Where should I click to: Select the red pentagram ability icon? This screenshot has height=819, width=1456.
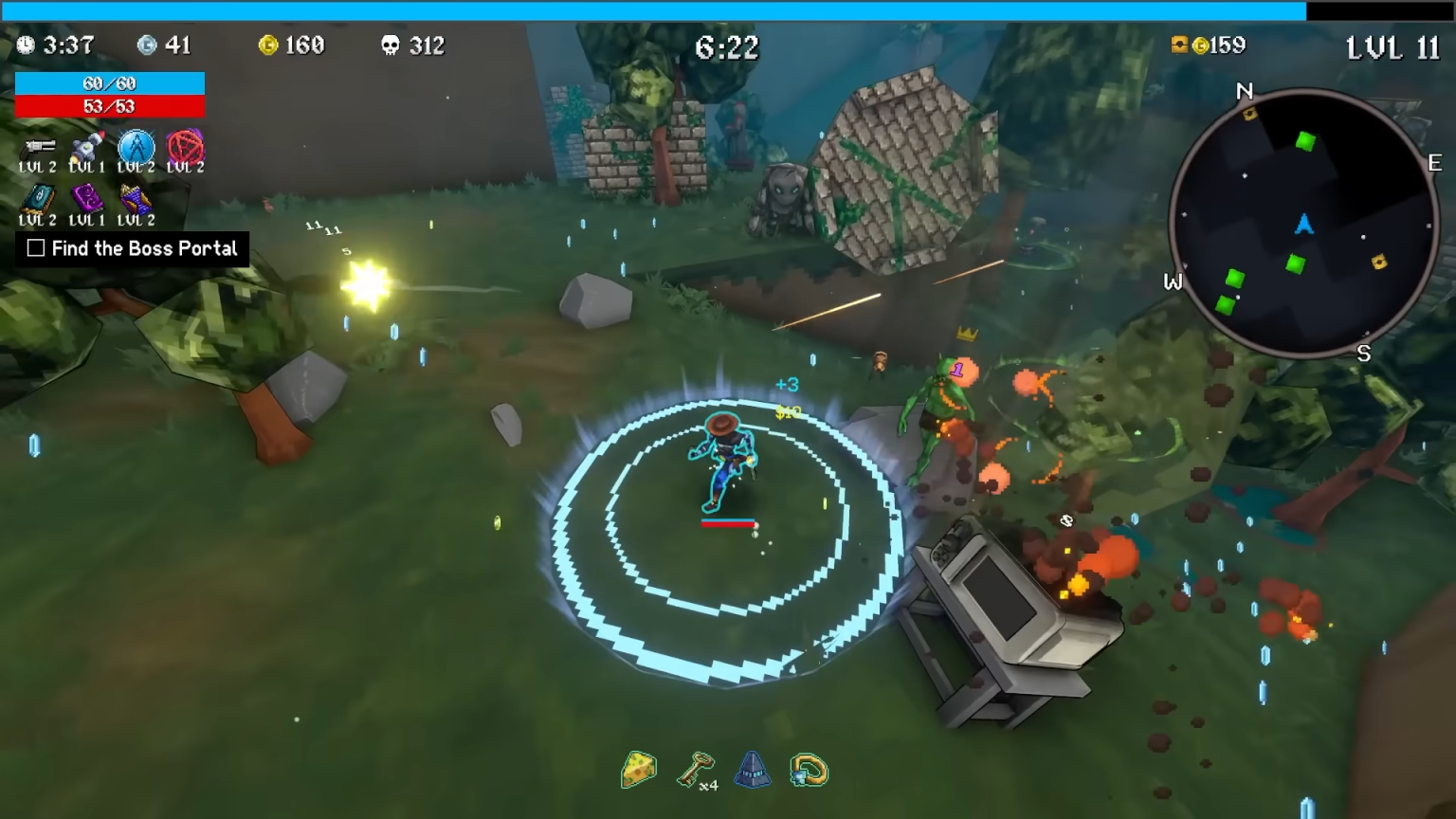[x=187, y=148]
